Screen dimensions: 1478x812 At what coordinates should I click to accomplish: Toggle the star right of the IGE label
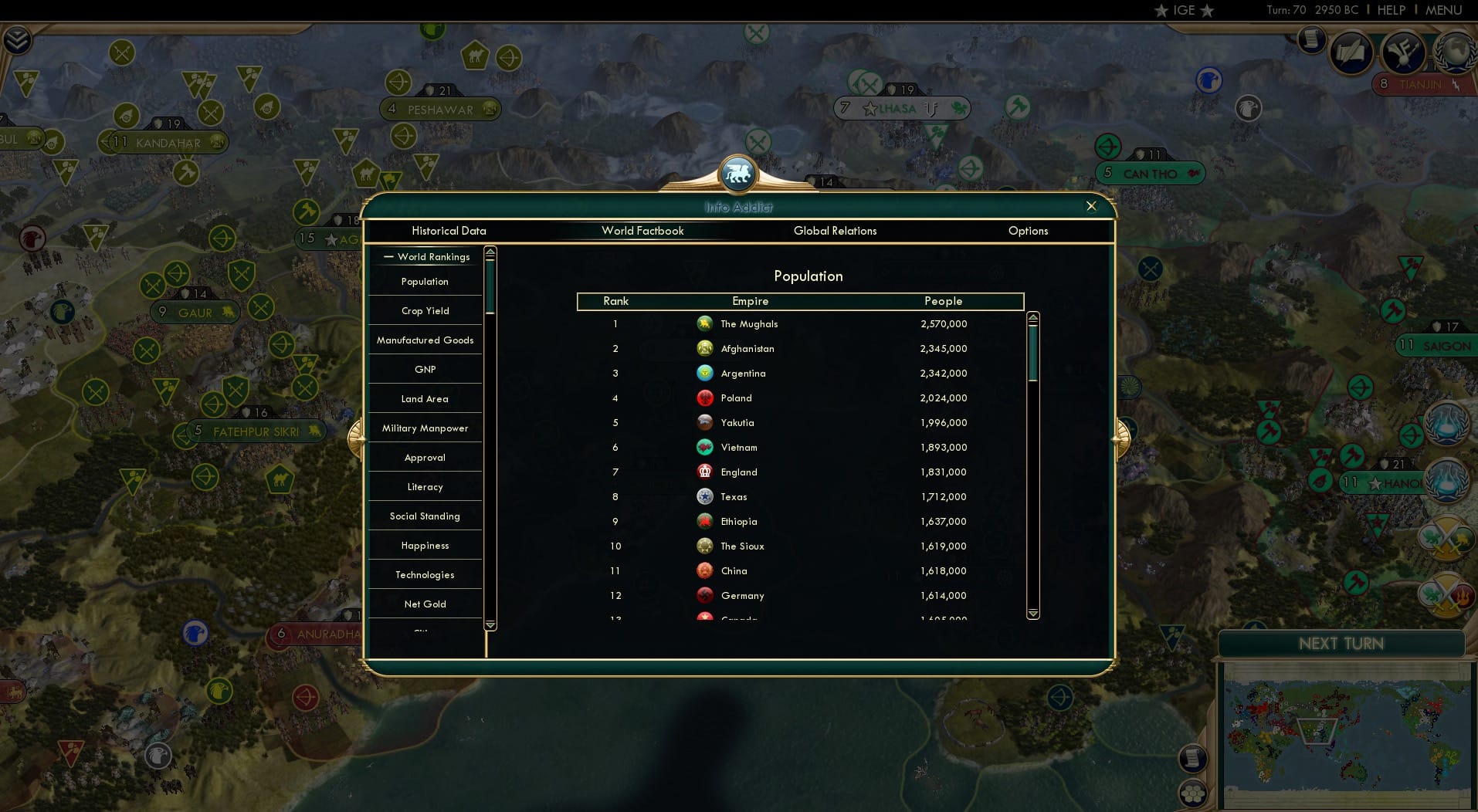pyautogui.click(x=1207, y=11)
